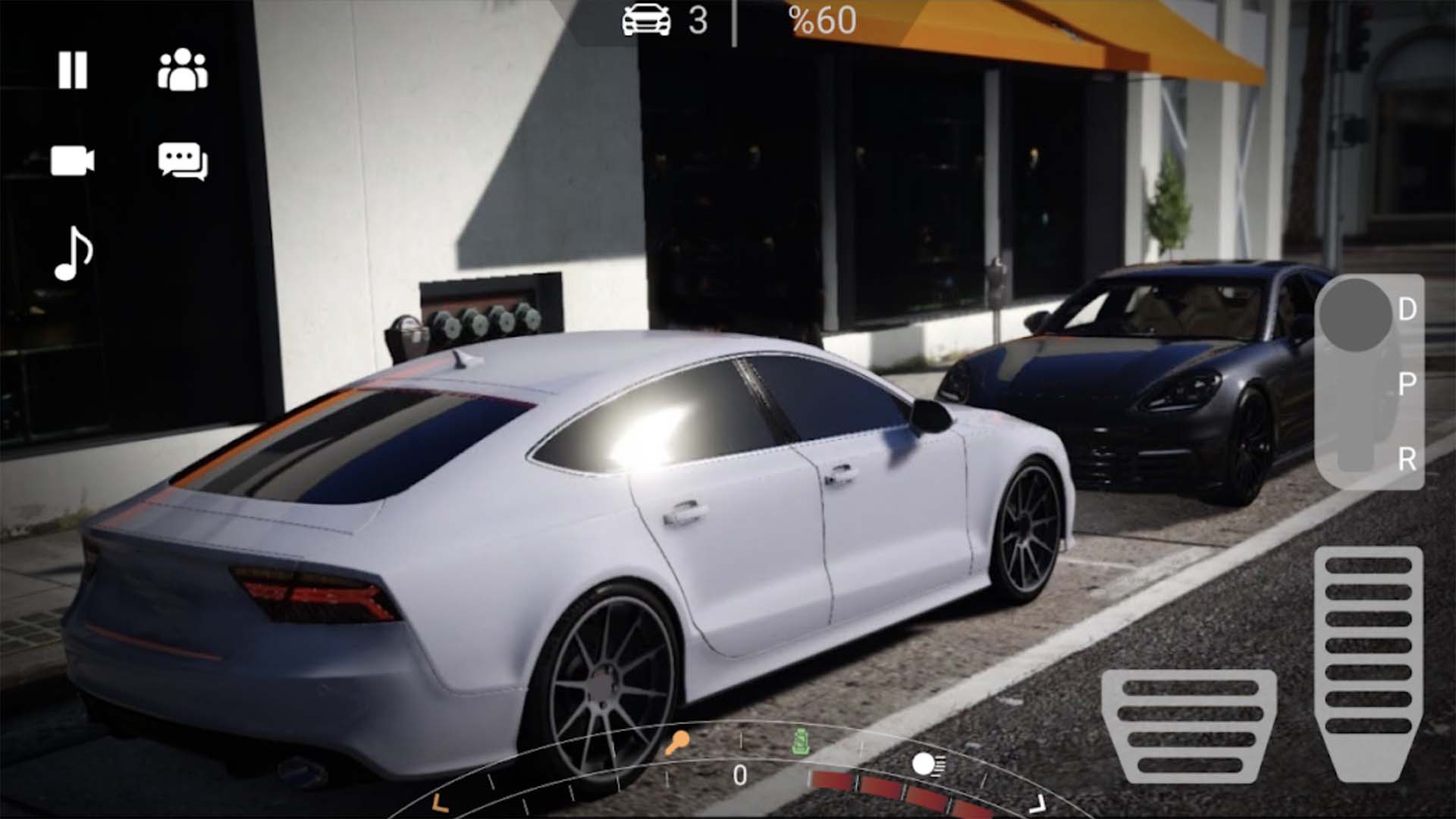Viewport: 1456px width, 819px height.
Task: Switch on the headlights icon
Action: [x=927, y=764]
